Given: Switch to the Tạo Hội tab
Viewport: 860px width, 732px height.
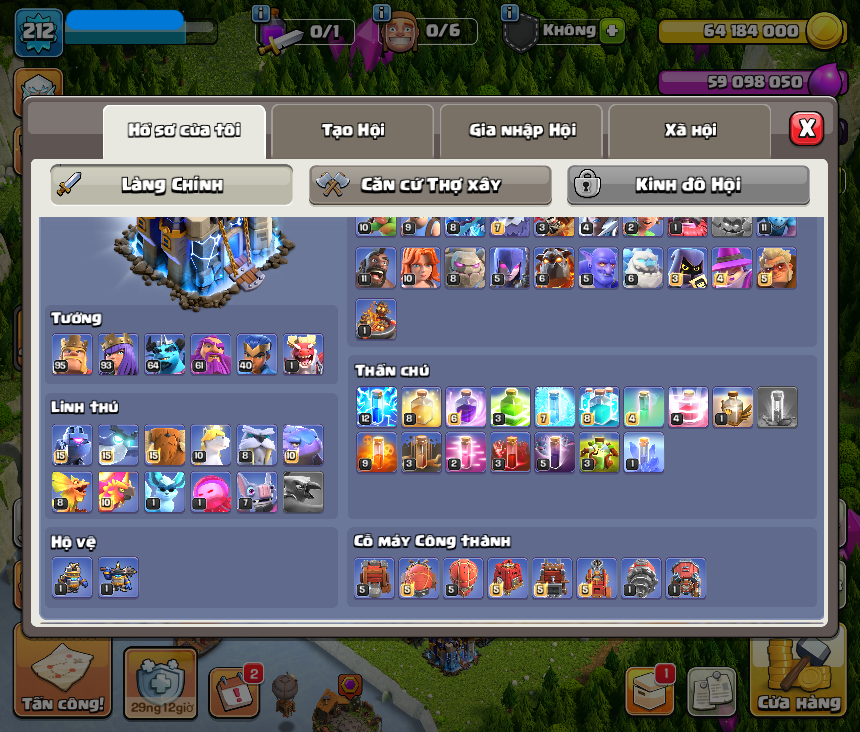Looking at the screenshot, I should pyautogui.click(x=352, y=131).
